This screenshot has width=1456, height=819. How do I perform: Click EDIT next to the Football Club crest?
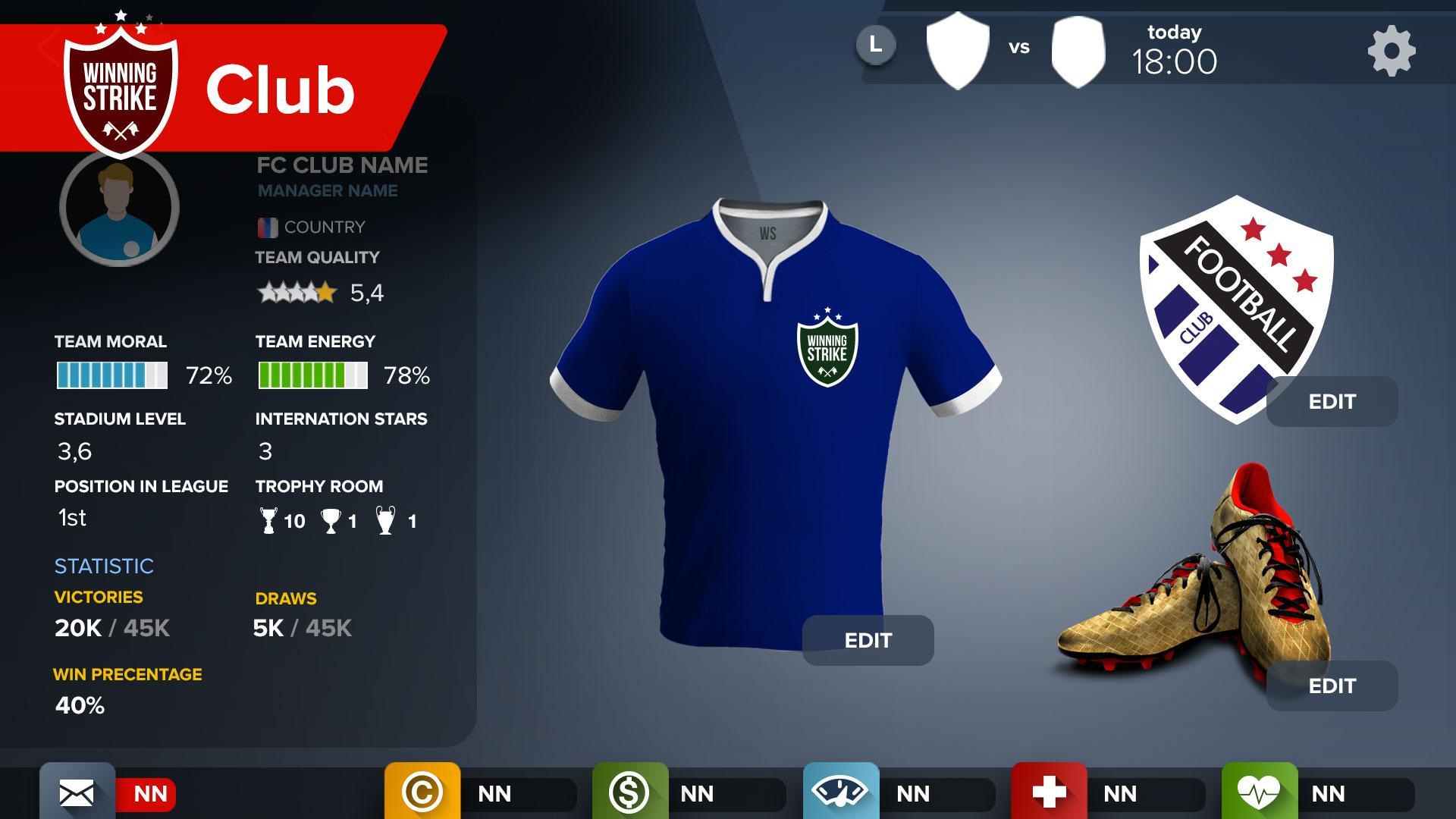(x=1332, y=402)
